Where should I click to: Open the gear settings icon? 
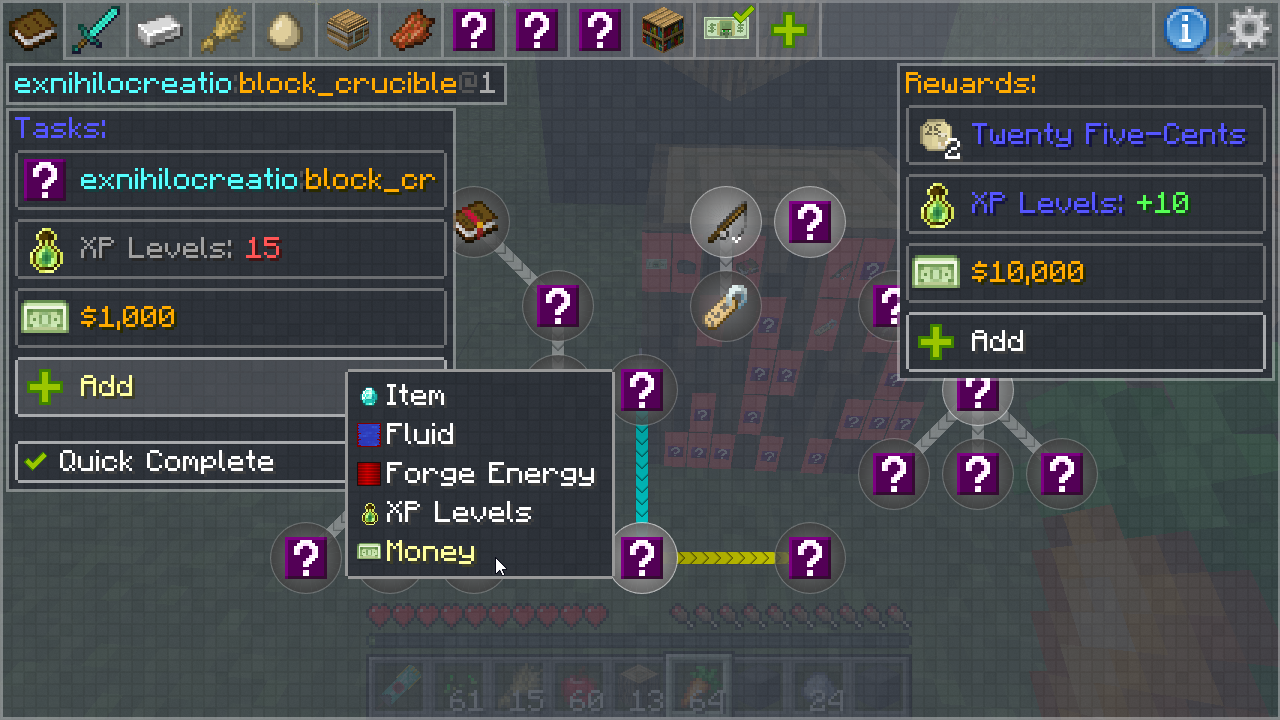(x=1249, y=30)
